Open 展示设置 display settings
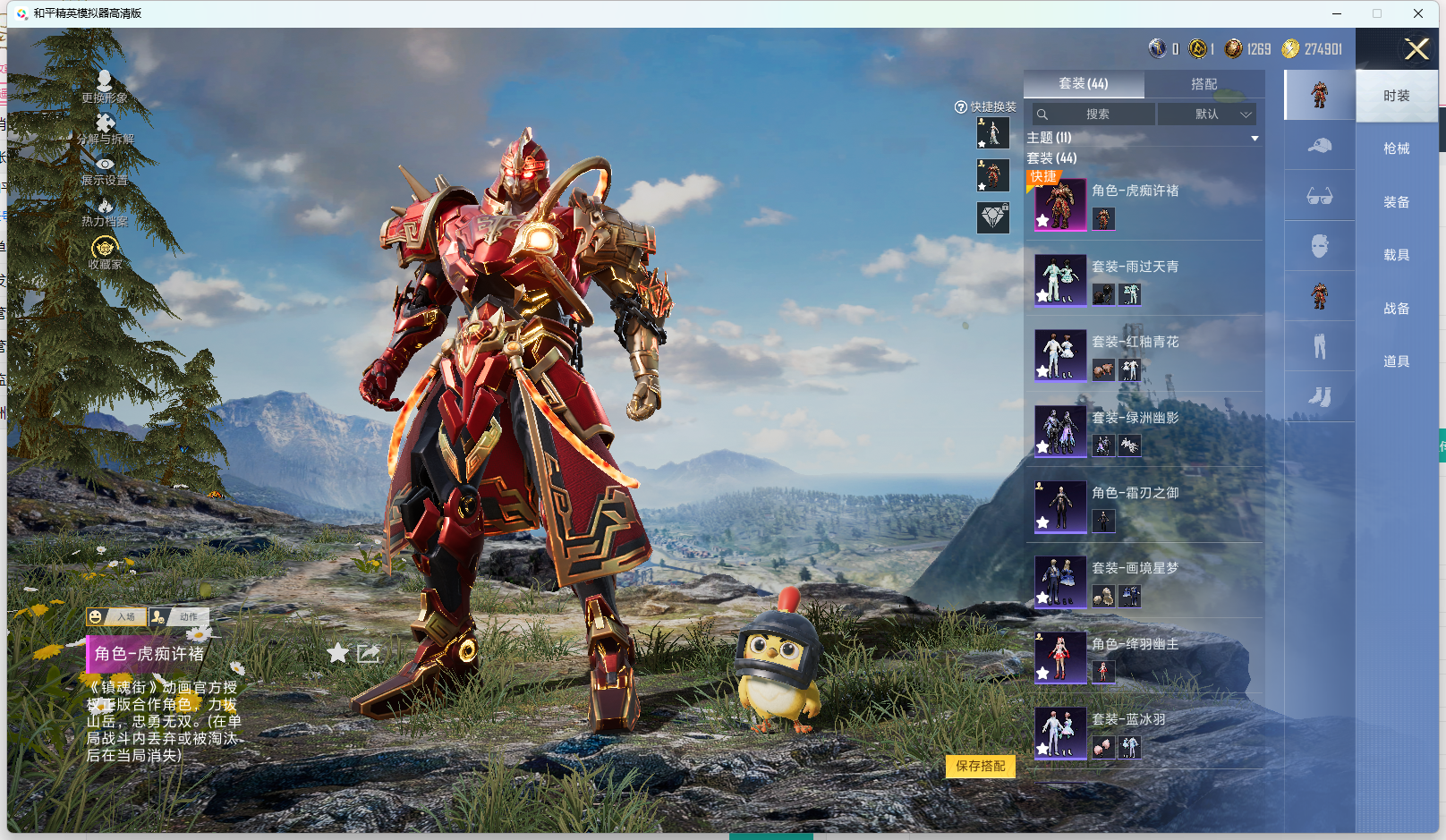Image resolution: width=1446 pixels, height=840 pixels. [x=105, y=171]
